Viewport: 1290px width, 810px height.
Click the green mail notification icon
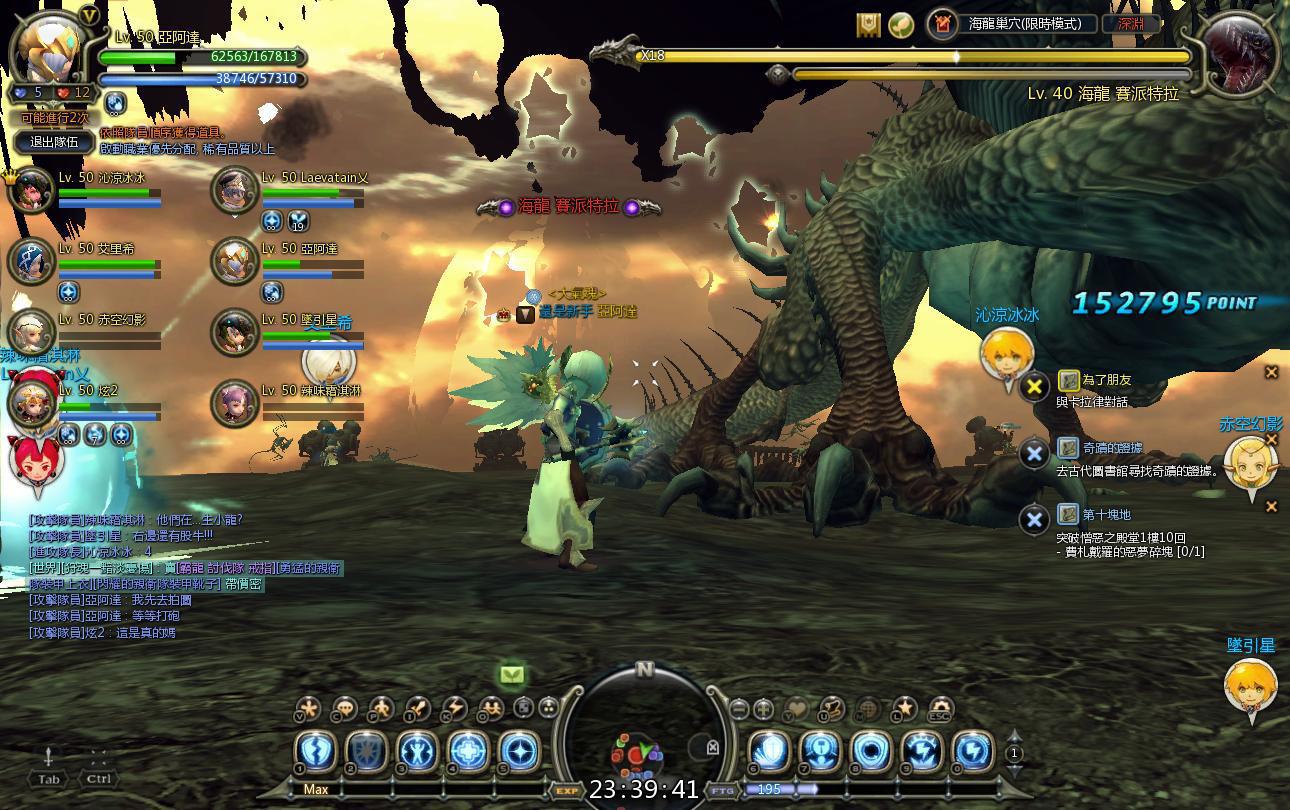(512, 675)
